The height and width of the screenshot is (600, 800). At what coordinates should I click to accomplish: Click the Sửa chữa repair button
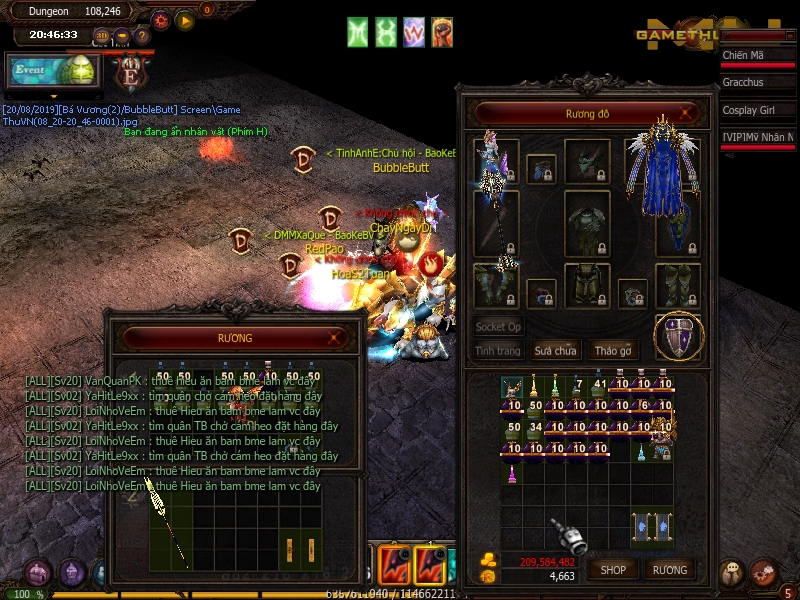click(555, 351)
